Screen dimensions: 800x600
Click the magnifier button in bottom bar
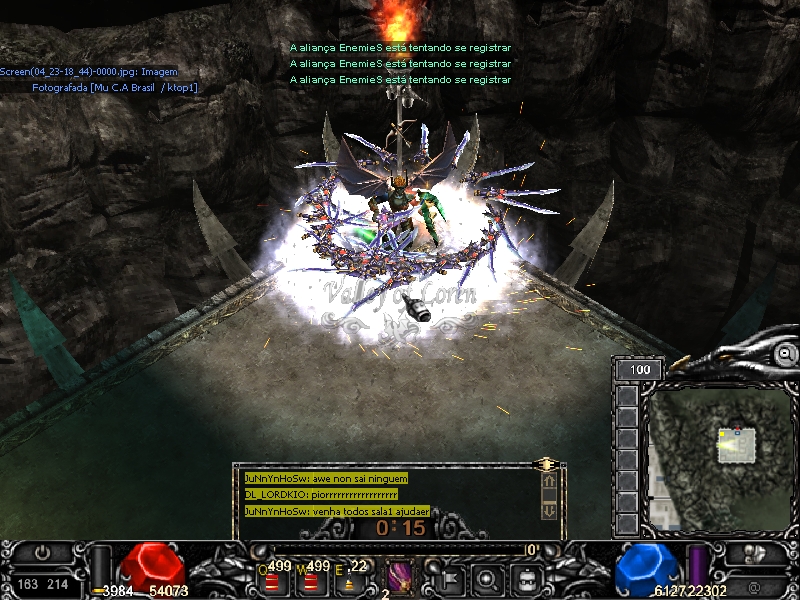point(486,578)
